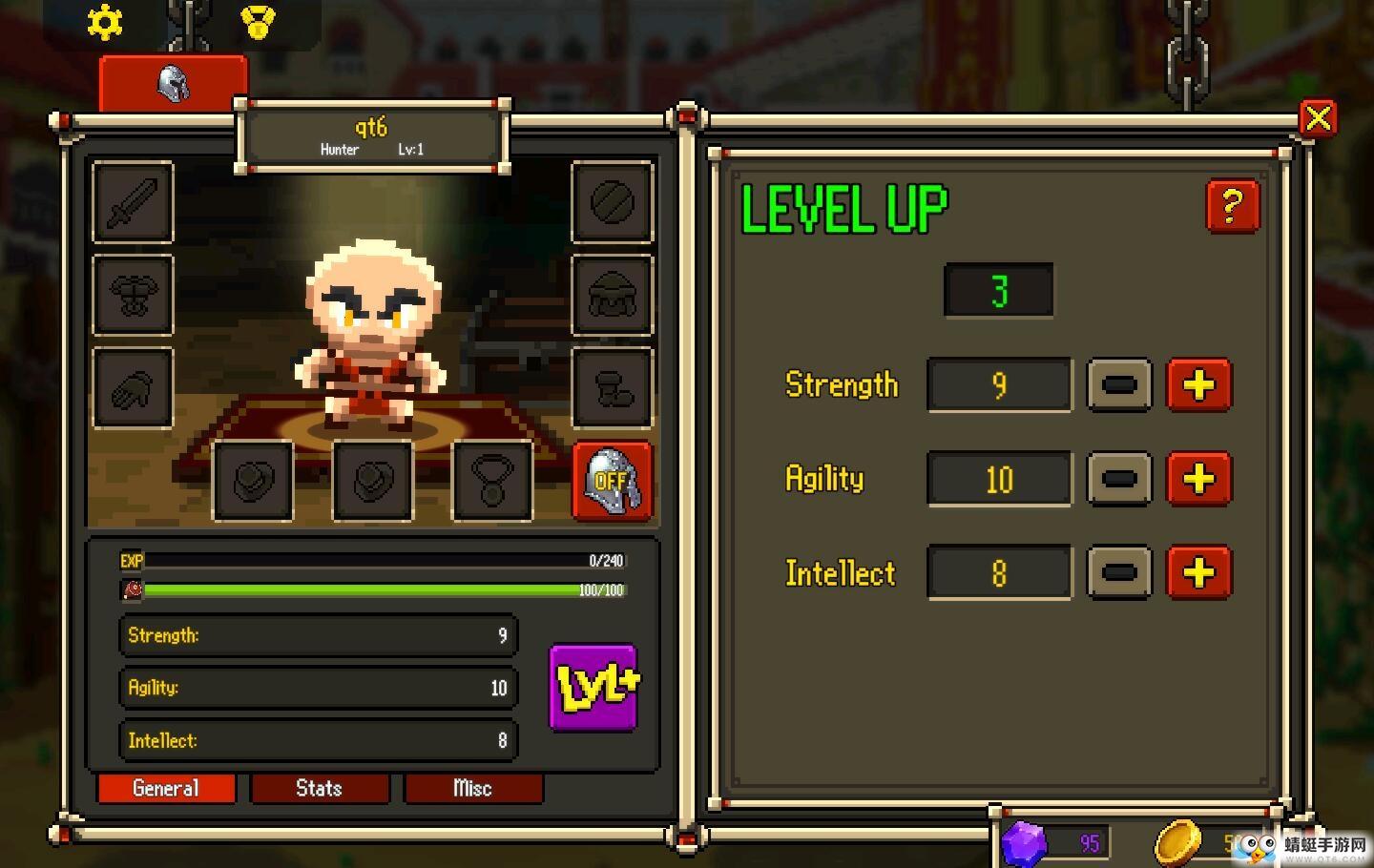Click the gloves equipment slot
Screen dimensions: 1374x868
pos(132,386)
